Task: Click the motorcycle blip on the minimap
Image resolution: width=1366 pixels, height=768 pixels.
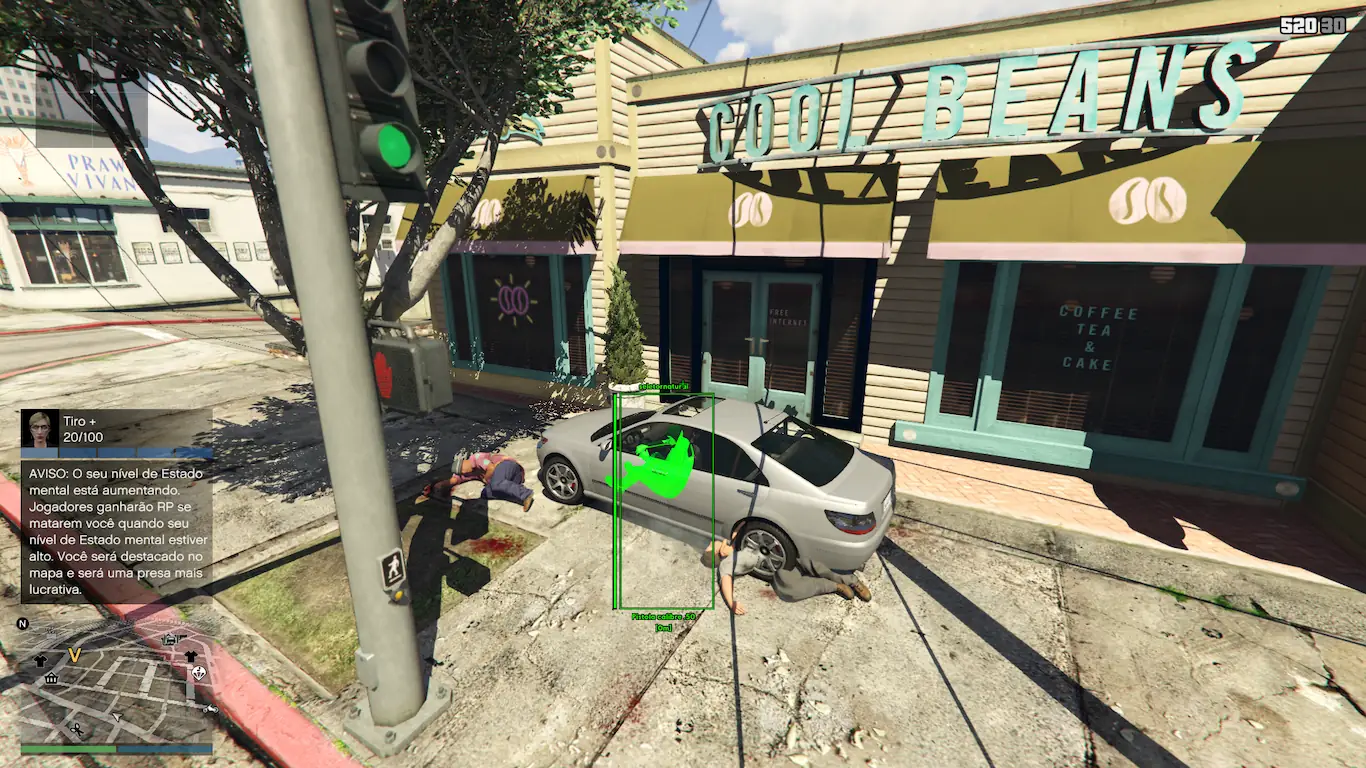Action: (210, 709)
